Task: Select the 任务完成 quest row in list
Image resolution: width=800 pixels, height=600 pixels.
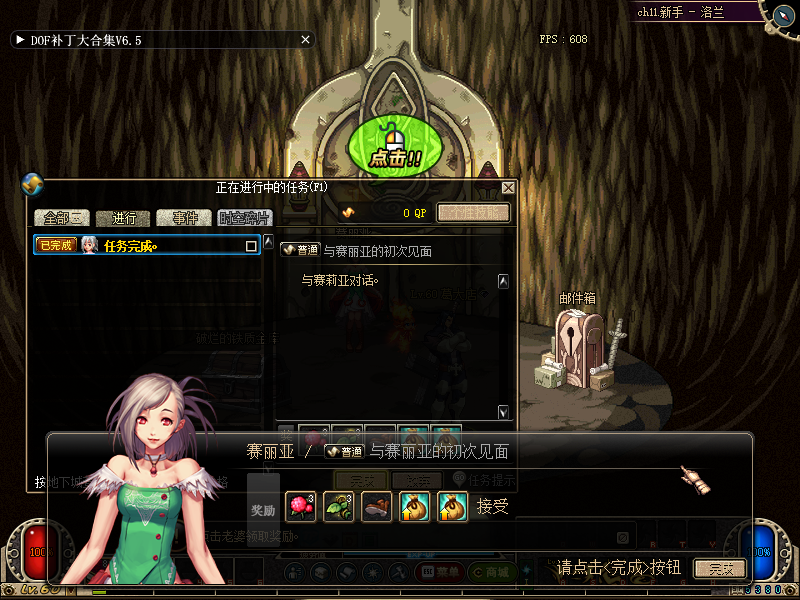Action: (148, 245)
